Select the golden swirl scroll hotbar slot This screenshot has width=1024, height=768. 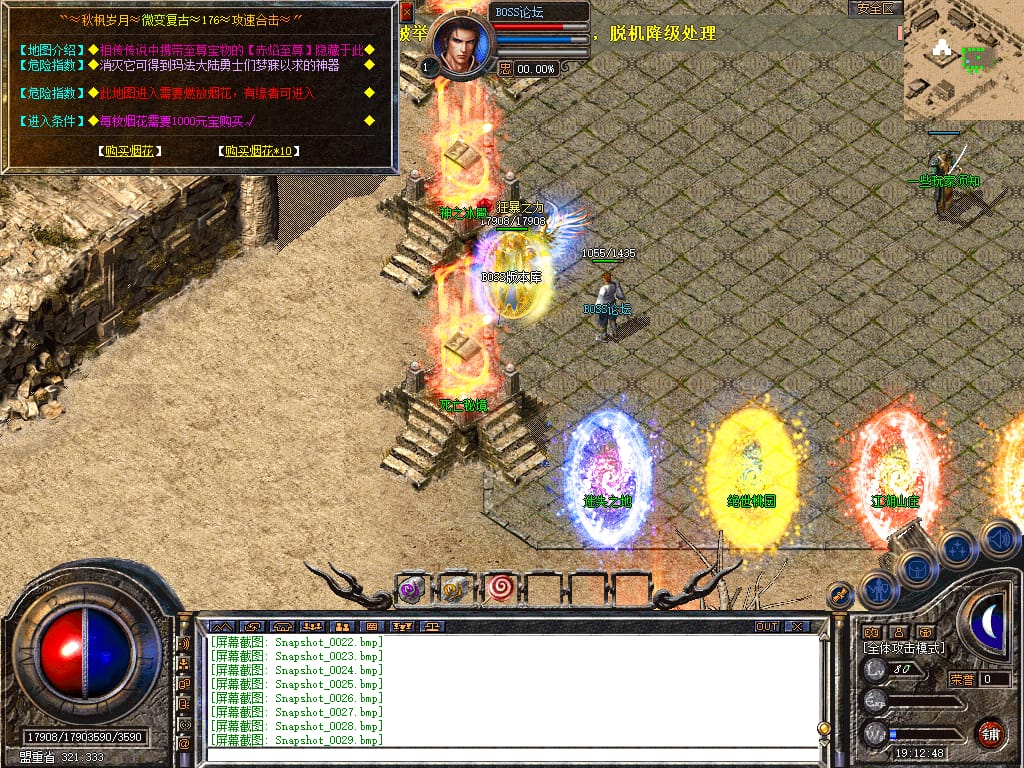[456, 589]
